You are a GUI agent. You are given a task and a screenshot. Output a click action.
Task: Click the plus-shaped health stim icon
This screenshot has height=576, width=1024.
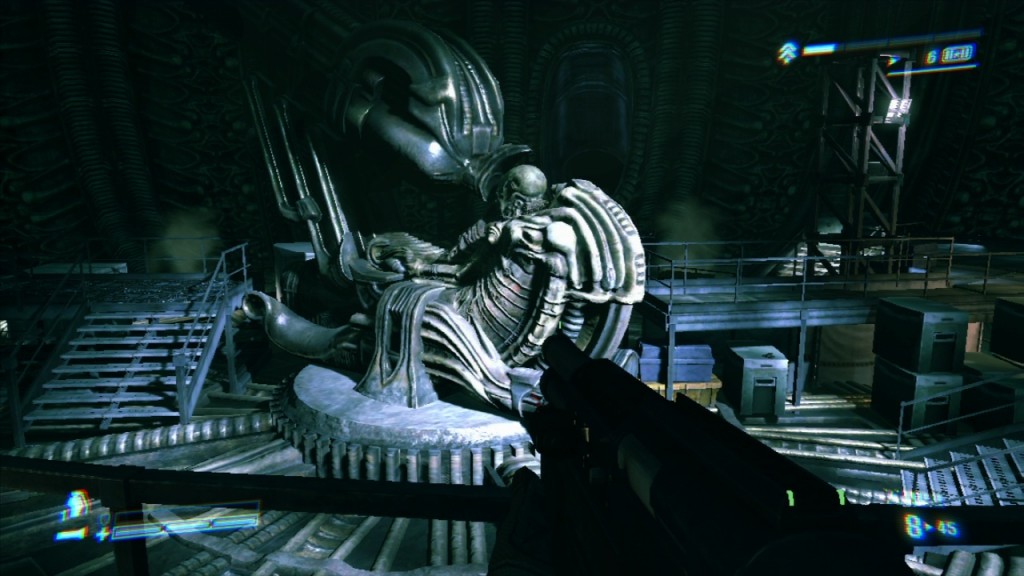coord(102,533)
